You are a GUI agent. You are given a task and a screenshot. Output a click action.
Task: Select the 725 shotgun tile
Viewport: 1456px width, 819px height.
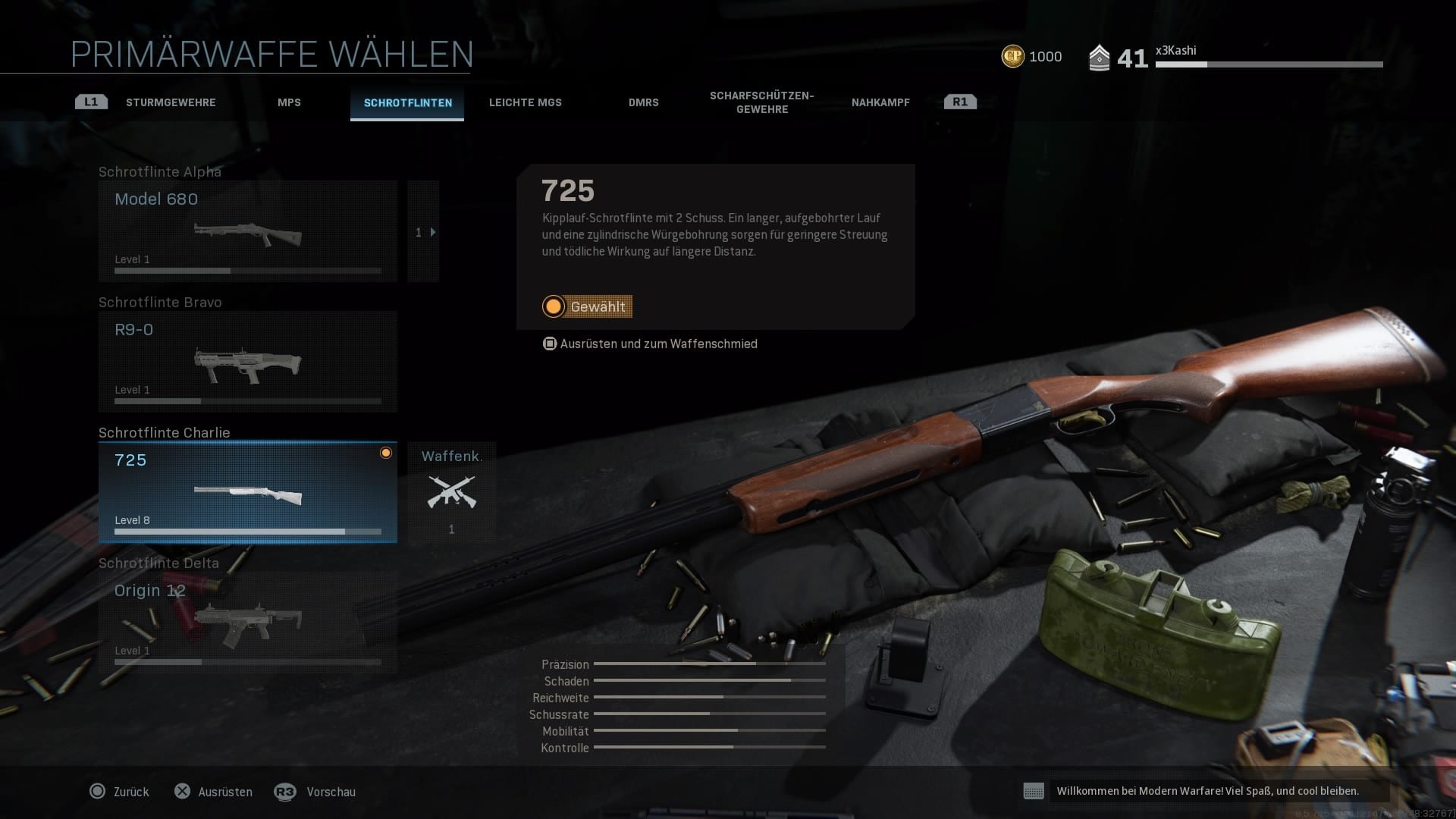(x=247, y=492)
